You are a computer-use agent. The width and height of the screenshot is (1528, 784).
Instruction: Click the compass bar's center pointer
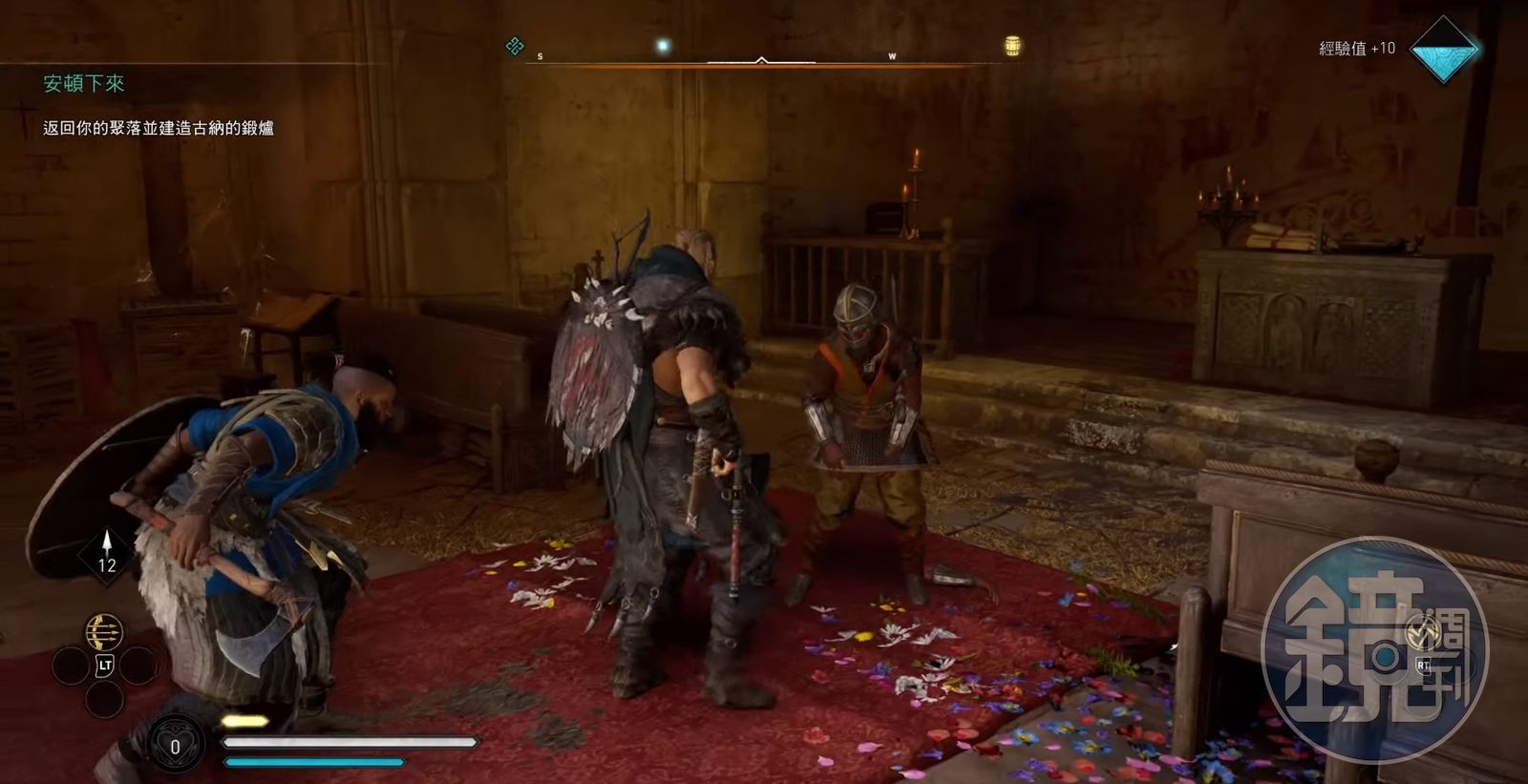point(761,60)
